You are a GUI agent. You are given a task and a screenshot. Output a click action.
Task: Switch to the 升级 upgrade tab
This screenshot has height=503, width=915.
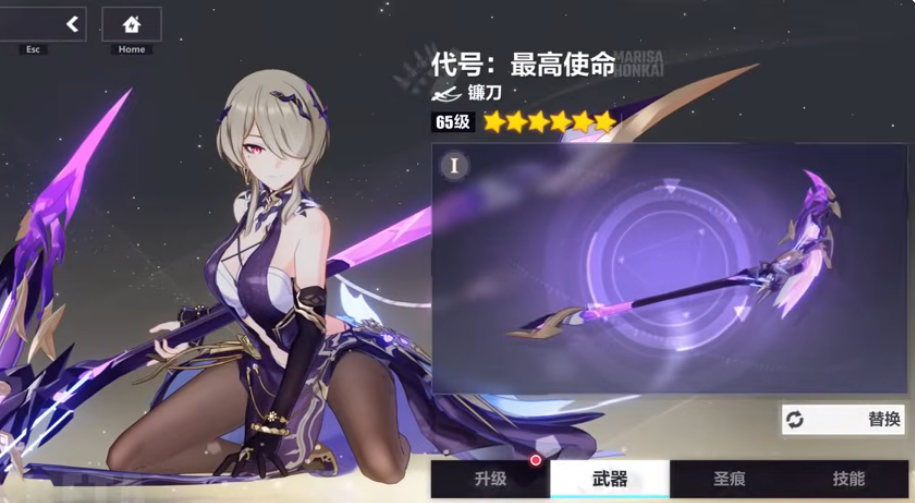tap(490, 479)
